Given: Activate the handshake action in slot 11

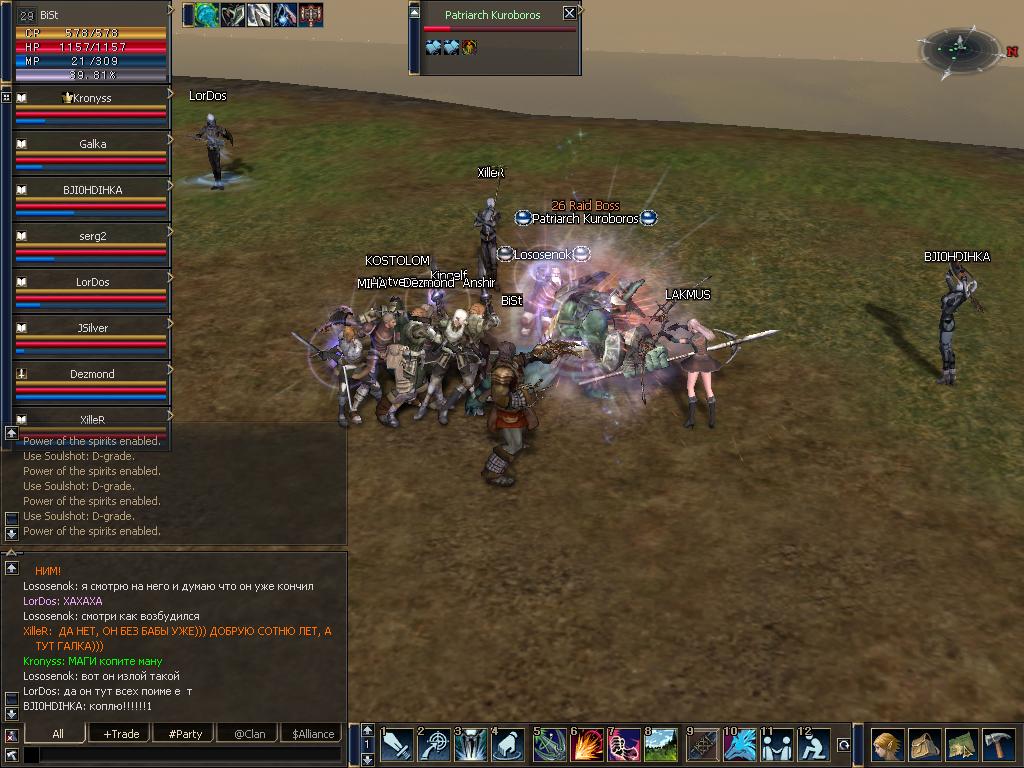Looking at the screenshot, I should [778, 745].
